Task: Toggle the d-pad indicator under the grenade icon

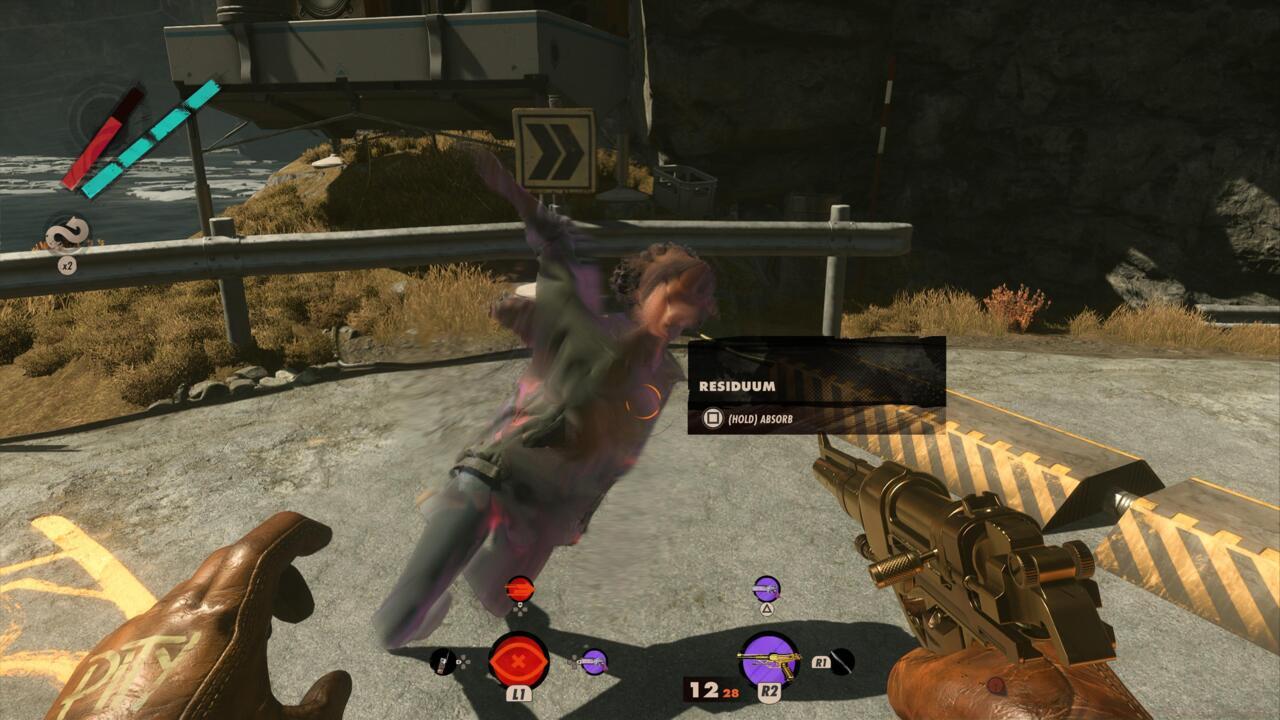Action: (519, 607)
